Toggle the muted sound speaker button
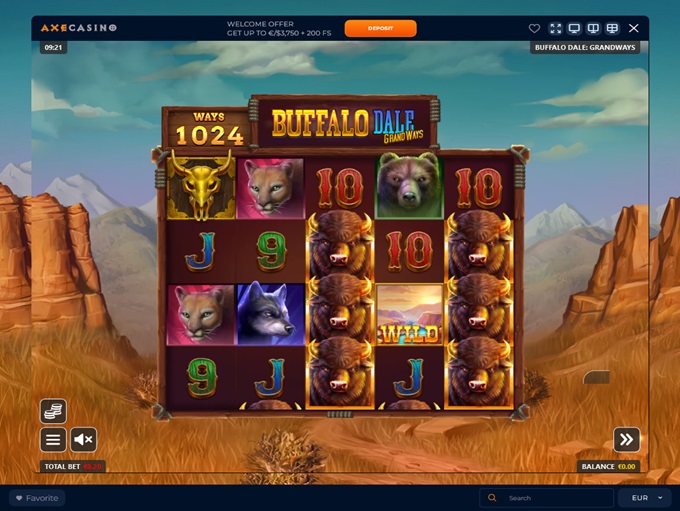This screenshot has width=680, height=511. (x=83, y=440)
